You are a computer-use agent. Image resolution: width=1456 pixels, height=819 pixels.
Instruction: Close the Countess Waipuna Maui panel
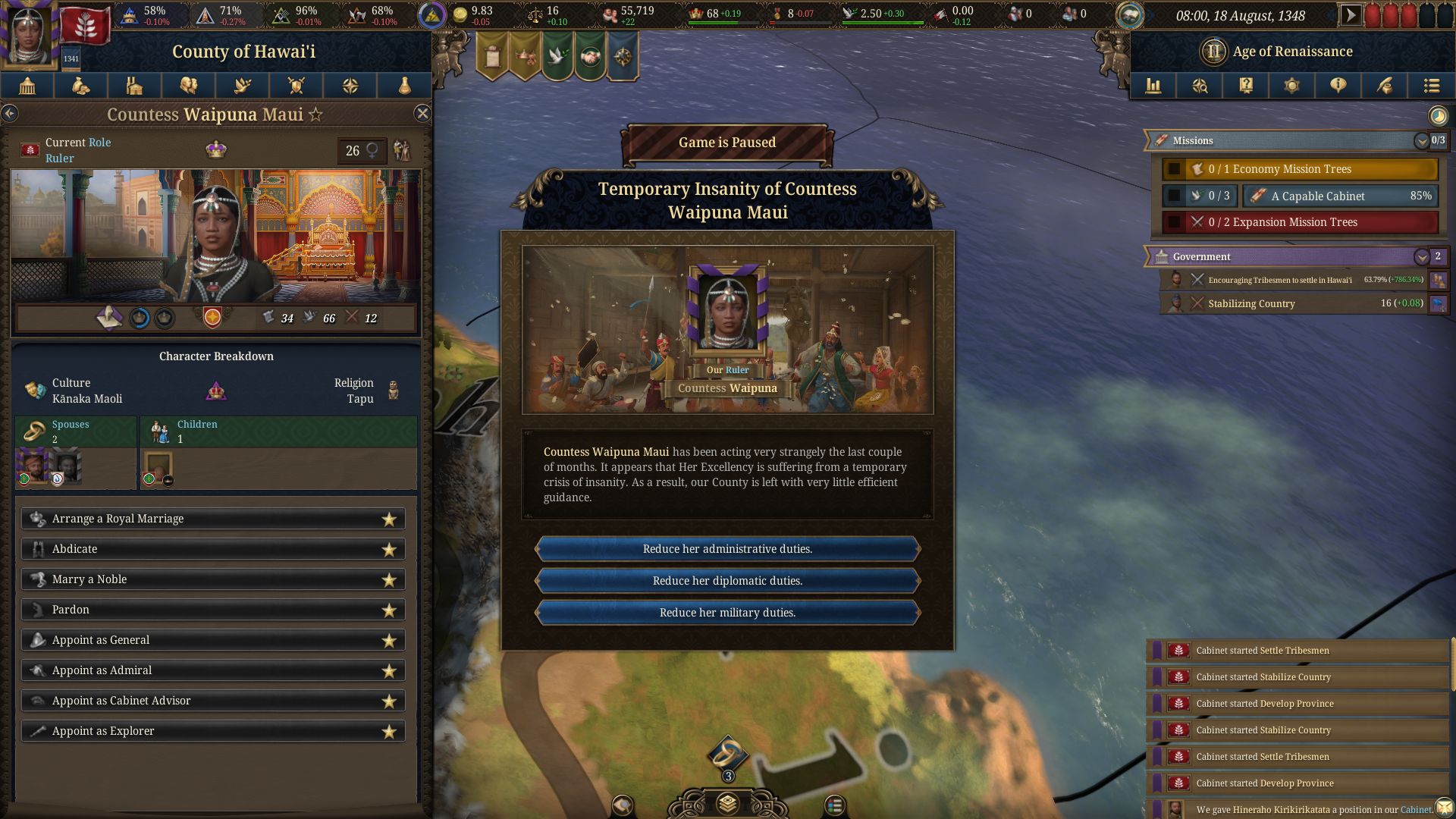click(x=422, y=114)
